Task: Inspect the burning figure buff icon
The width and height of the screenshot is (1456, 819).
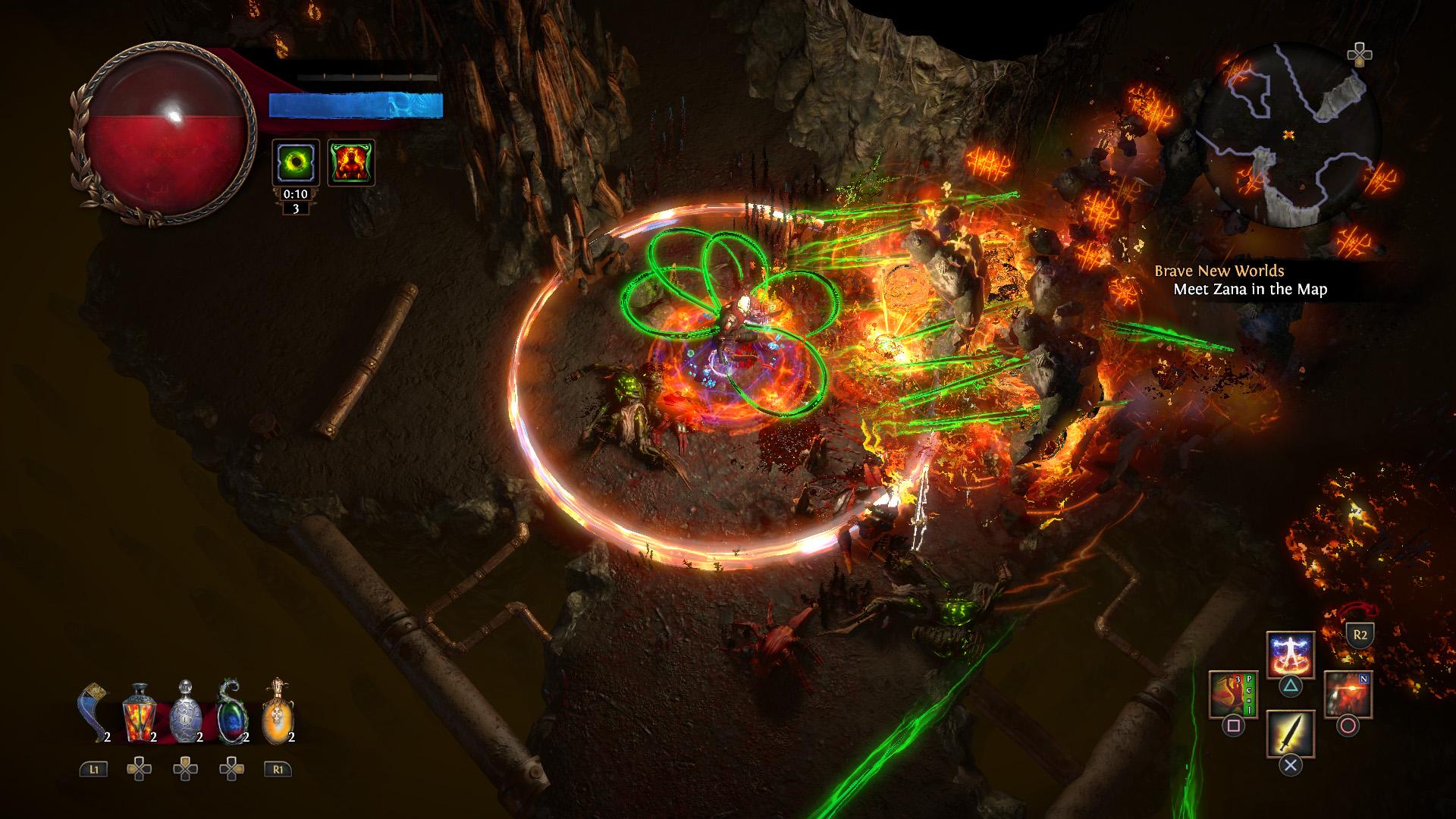Action: [x=351, y=162]
